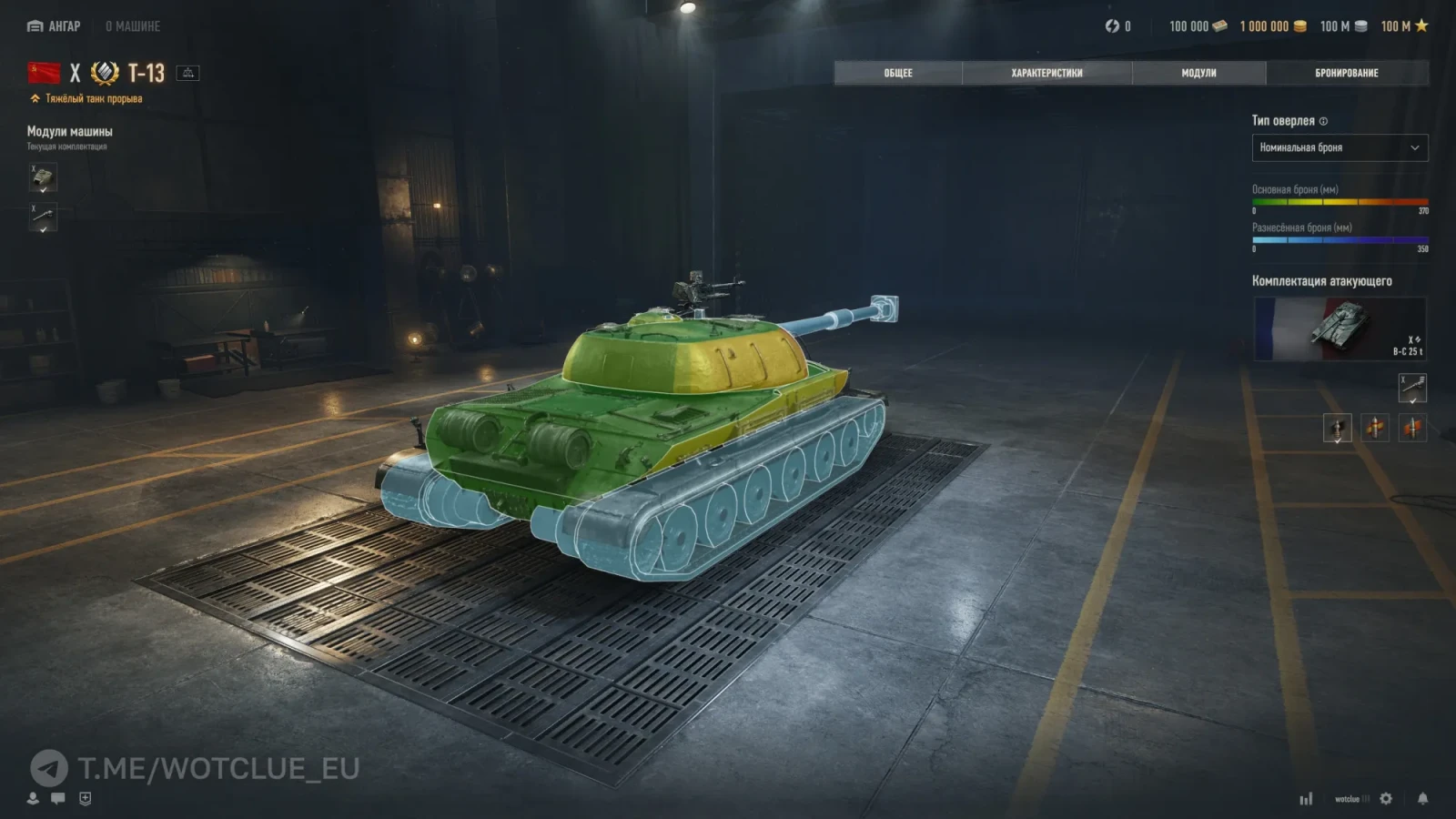Open the chat speech bubble icon
1456x819 pixels.
58,798
